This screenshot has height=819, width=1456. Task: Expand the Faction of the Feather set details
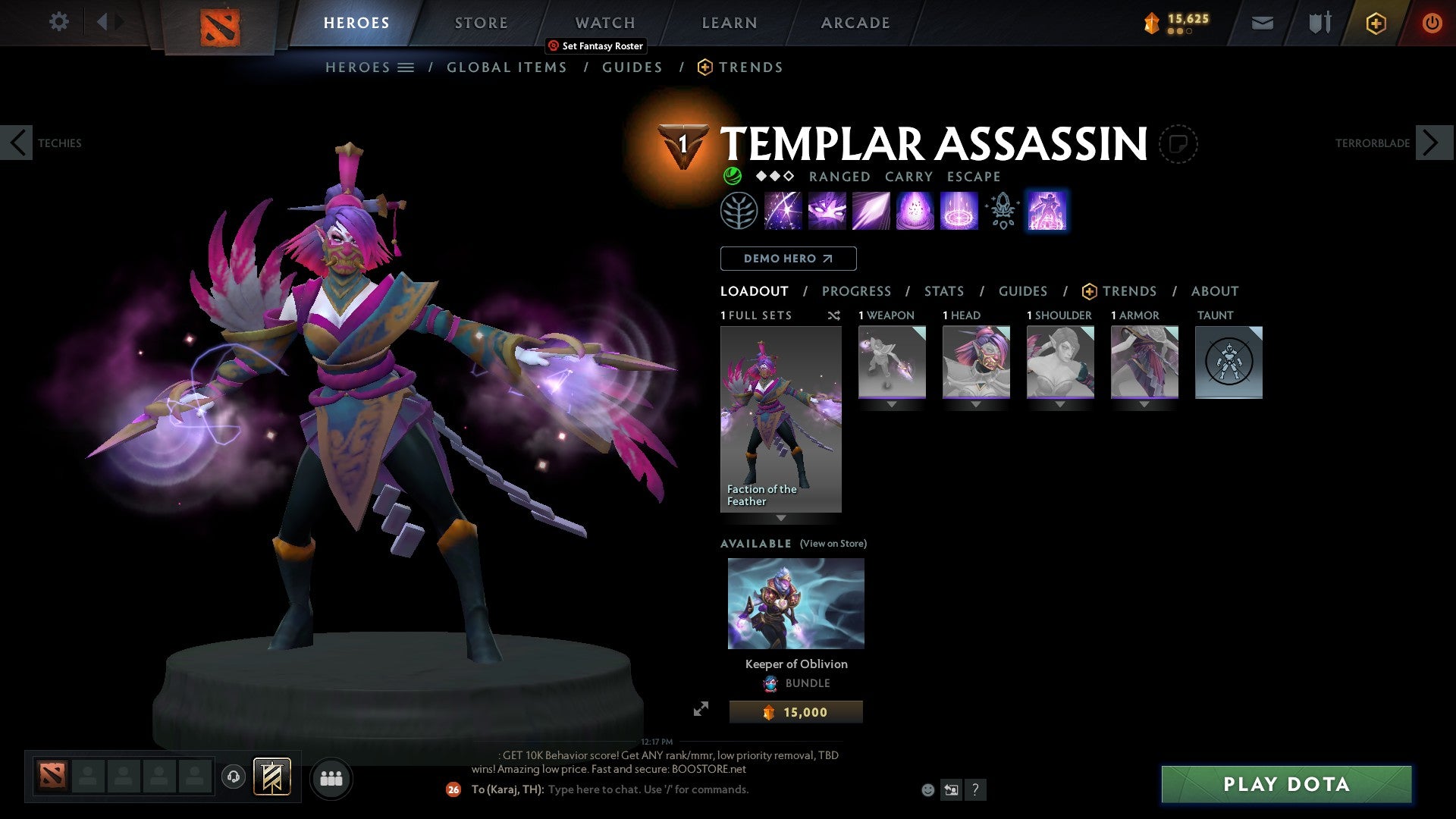780,519
